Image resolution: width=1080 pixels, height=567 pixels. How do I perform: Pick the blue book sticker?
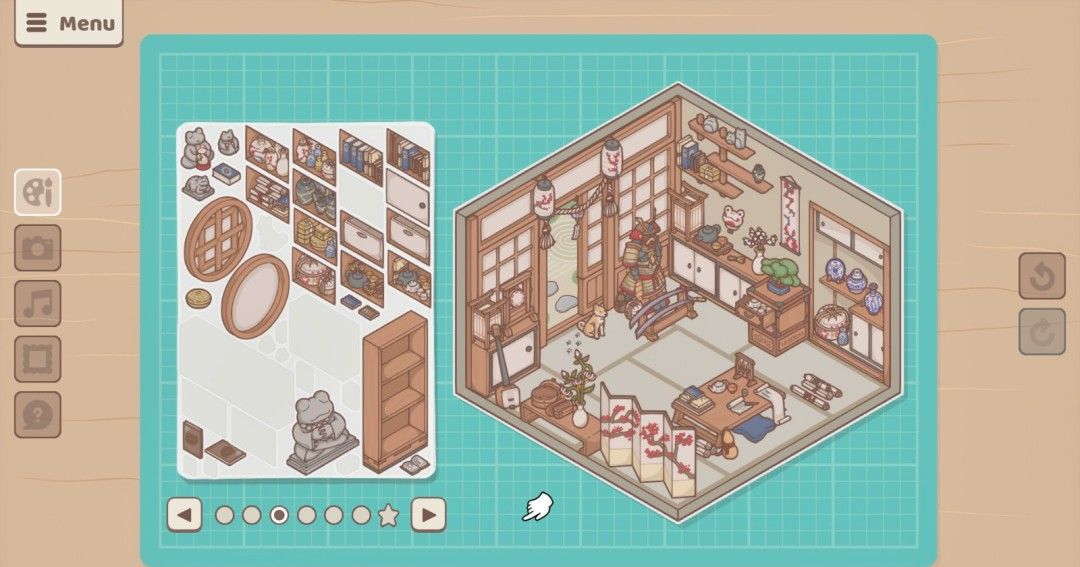coord(227,173)
